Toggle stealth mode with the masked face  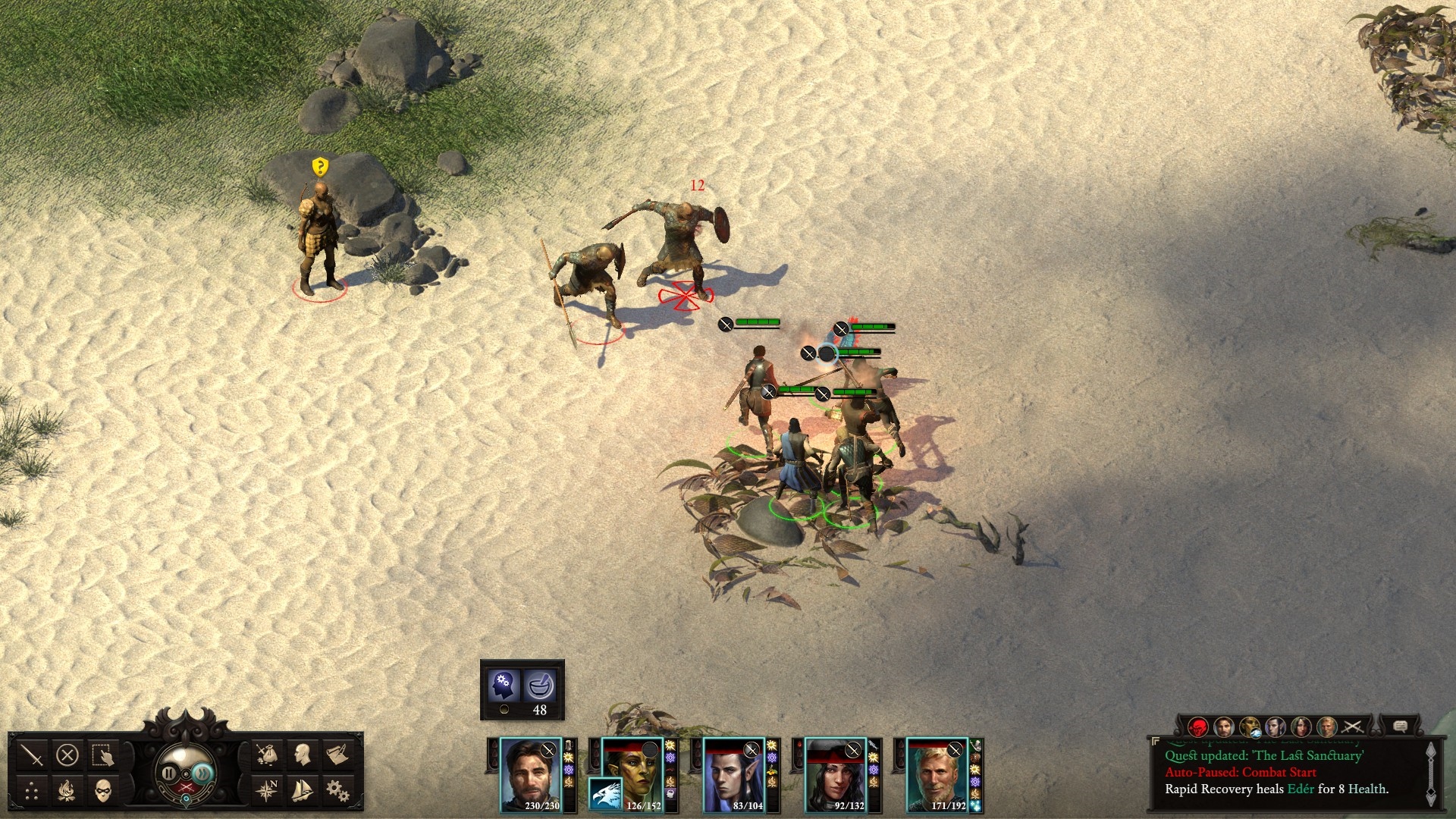click(103, 792)
